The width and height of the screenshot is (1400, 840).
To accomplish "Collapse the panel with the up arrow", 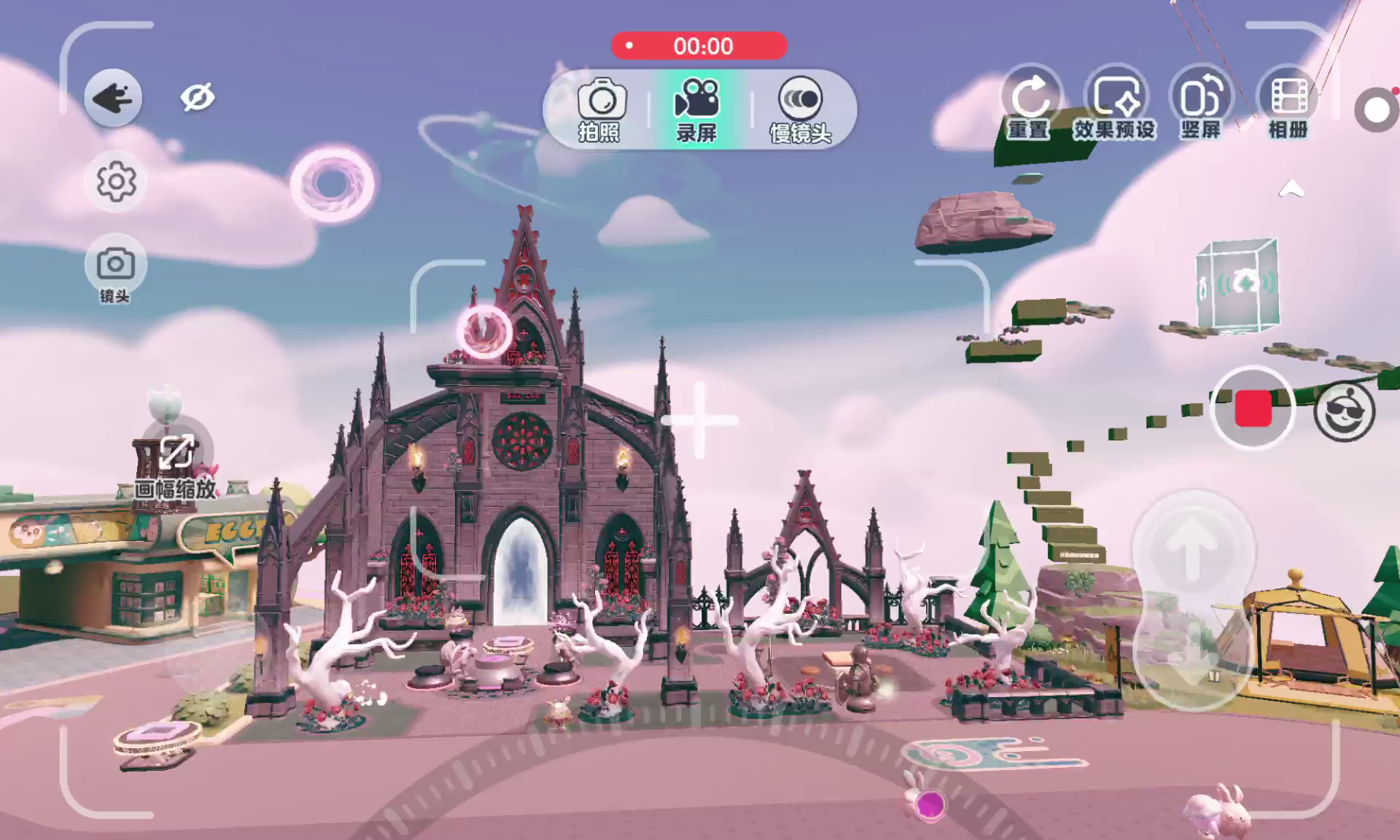I will pos(1291,190).
